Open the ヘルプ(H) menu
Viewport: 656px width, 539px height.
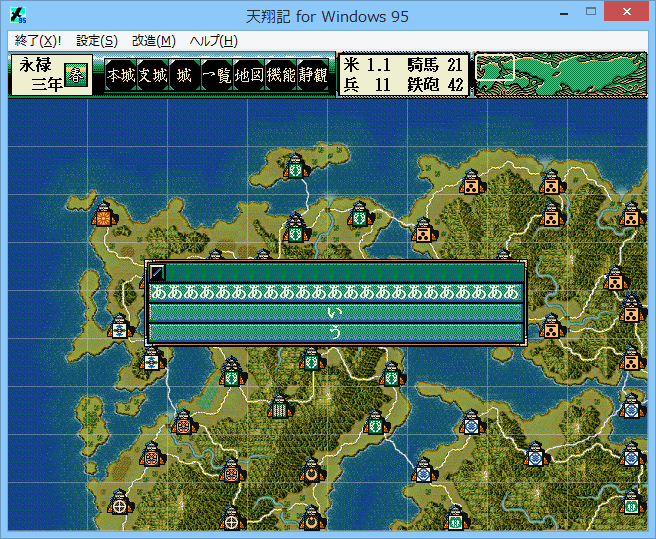point(213,41)
